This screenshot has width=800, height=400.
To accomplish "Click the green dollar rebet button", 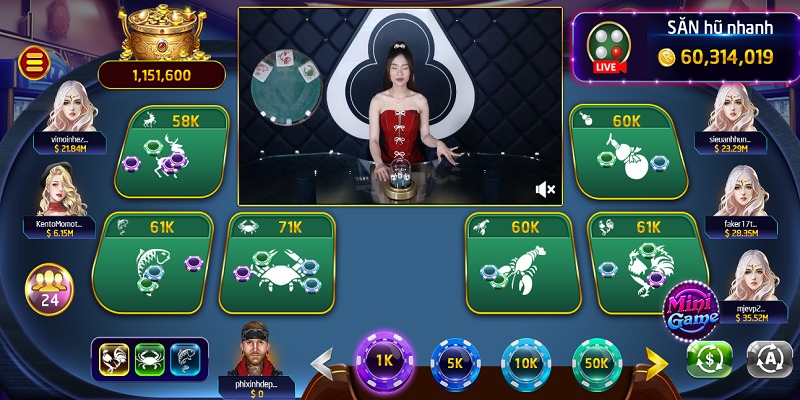I will [709, 359].
